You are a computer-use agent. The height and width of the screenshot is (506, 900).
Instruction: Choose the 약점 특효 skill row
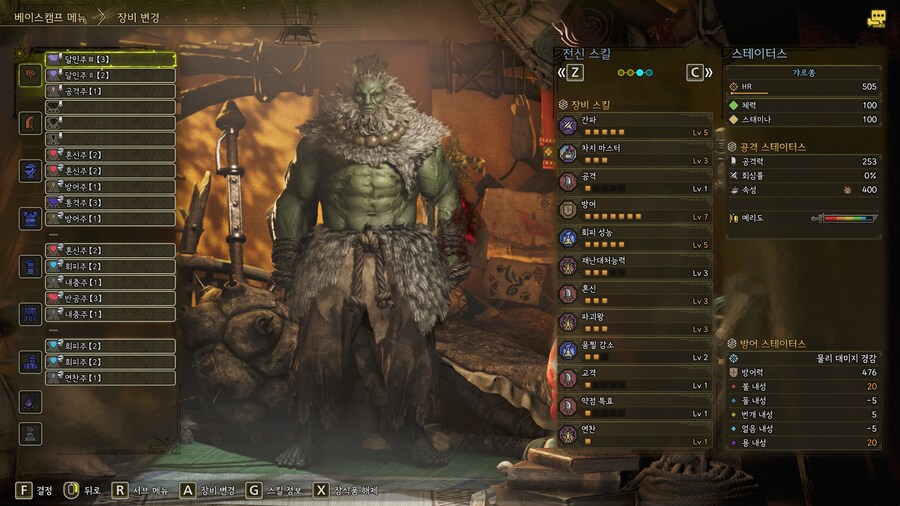[x=635, y=406]
